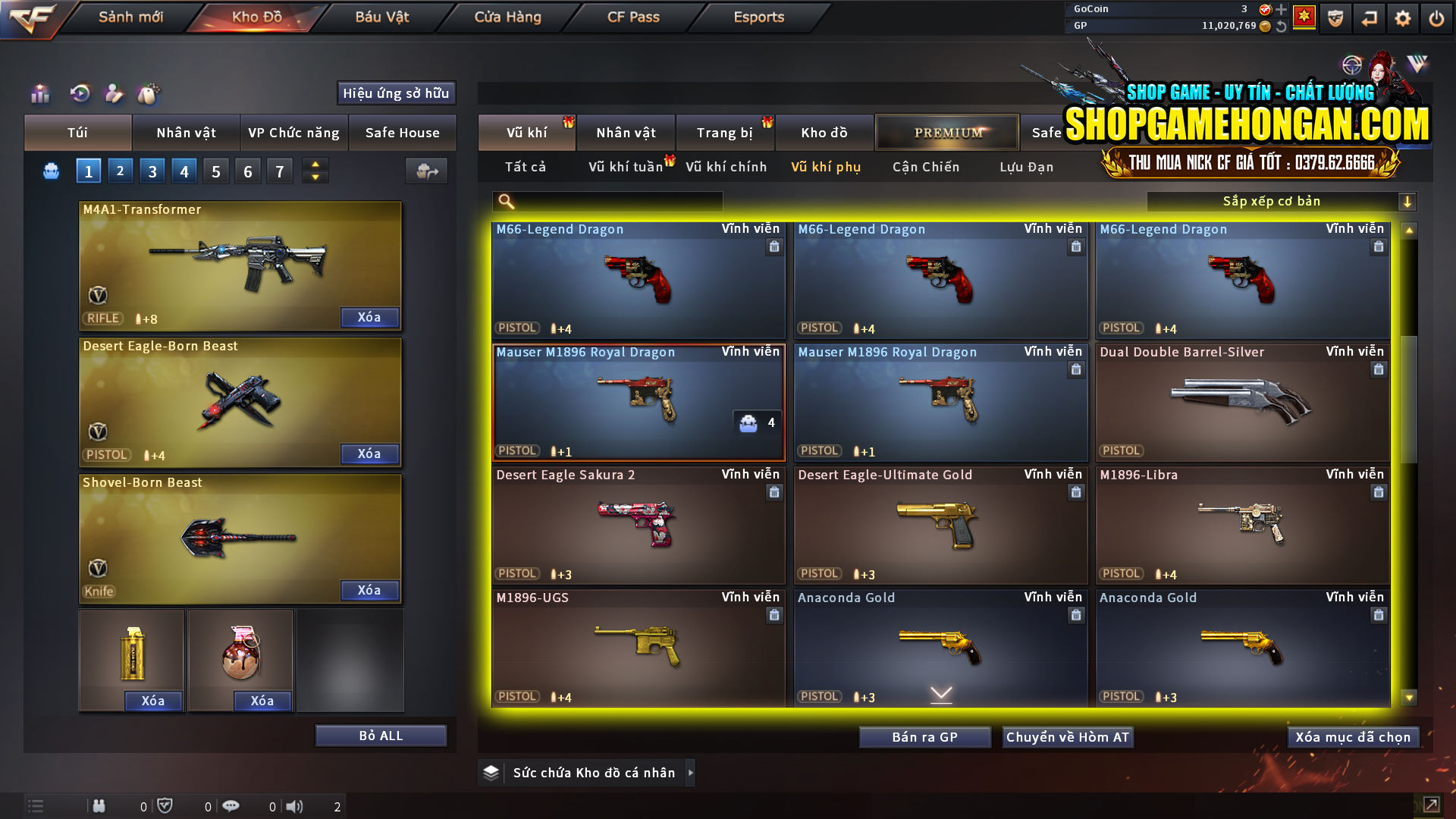Open the stats/ranking icon above inventory tabs
The width and height of the screenshot is (1456, 819).
[x=40, y=94]
